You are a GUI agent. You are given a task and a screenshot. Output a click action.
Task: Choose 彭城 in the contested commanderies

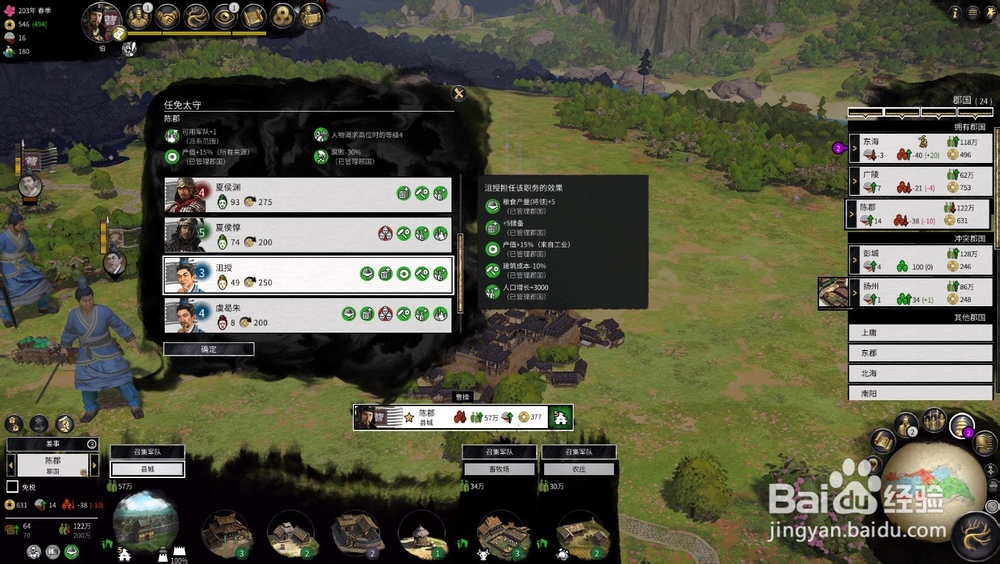pyautogui.click(x=919, y=260)
